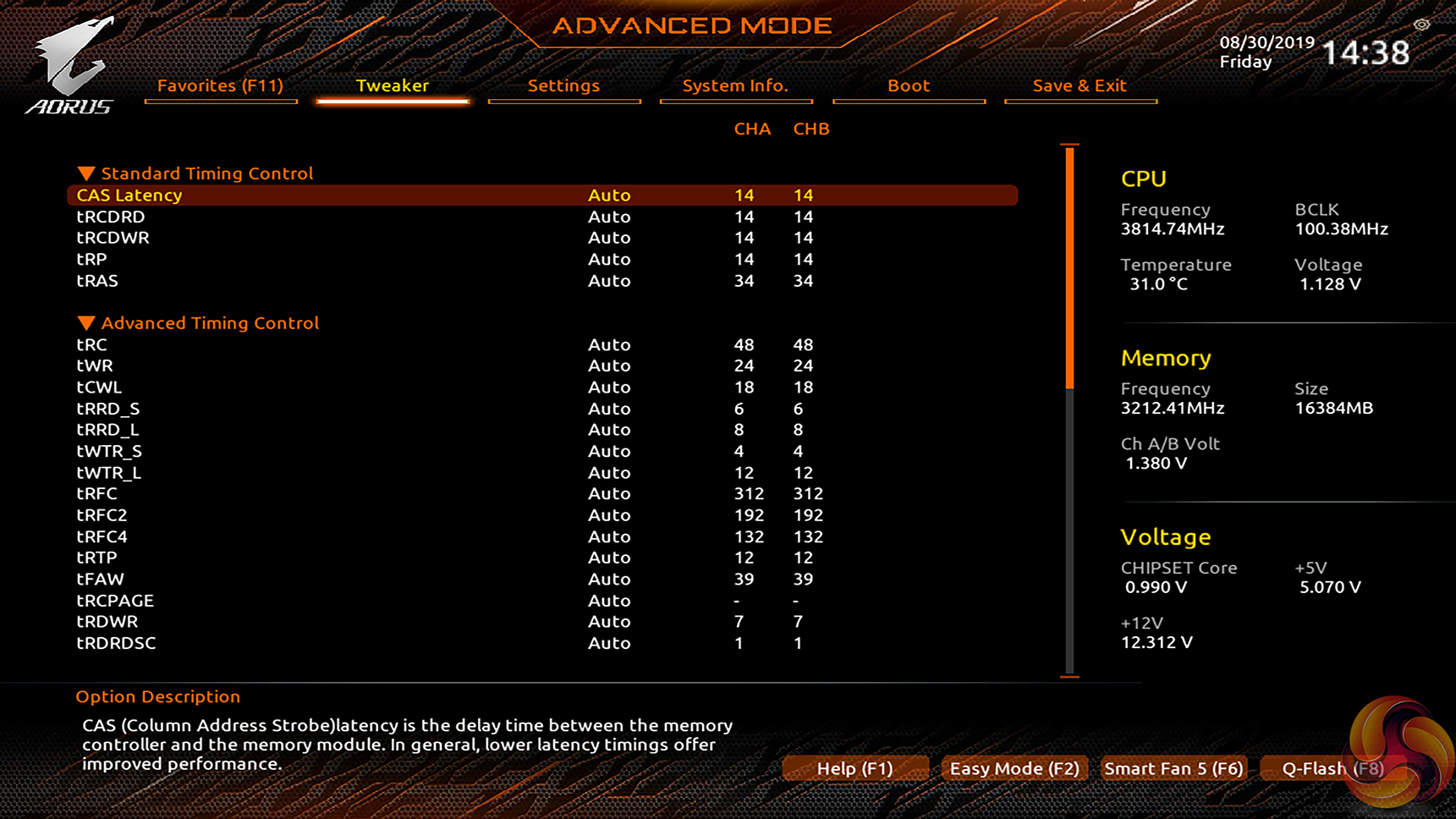
Task: Open the Save & Exit tab
Action: [1080, 85]
